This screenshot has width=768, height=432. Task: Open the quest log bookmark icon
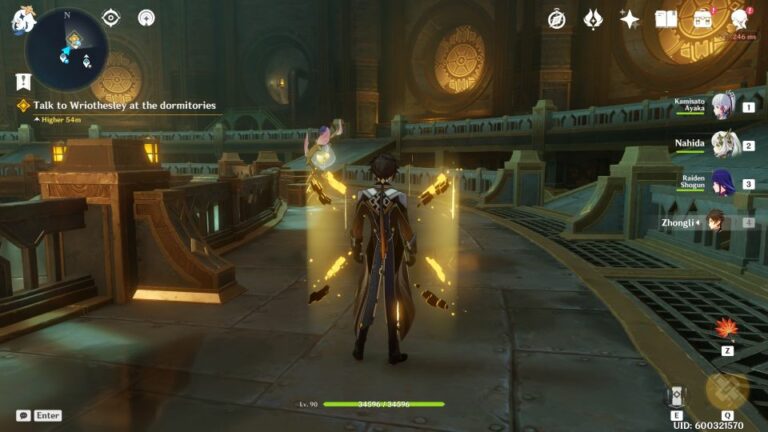23,81
